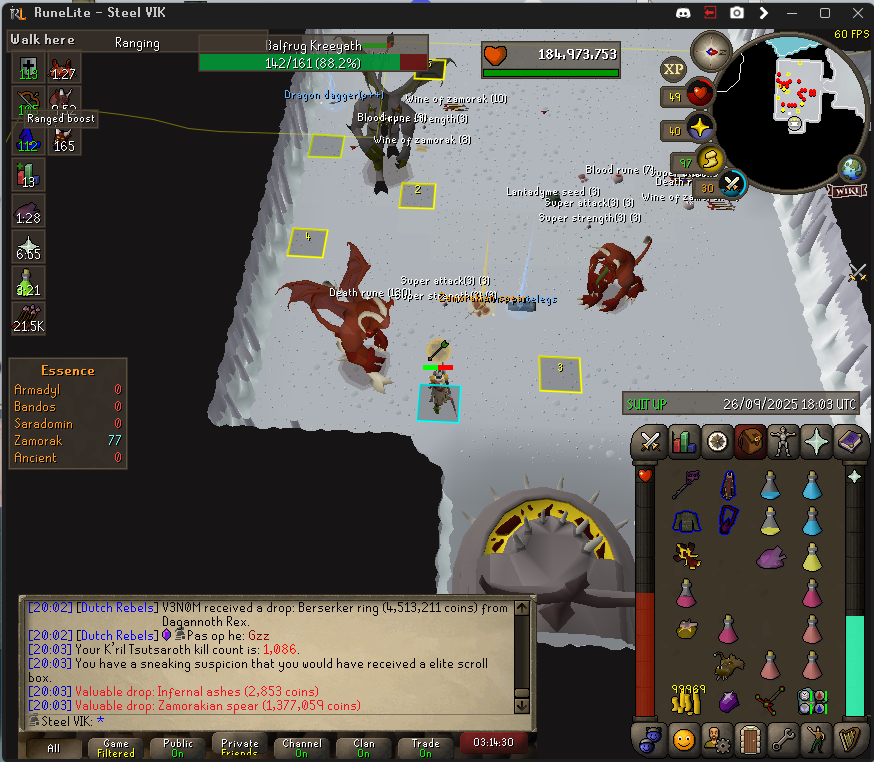Open the Worn Equipment tab
This screenshot has height=762, width=874.
[x=783, y=441]
